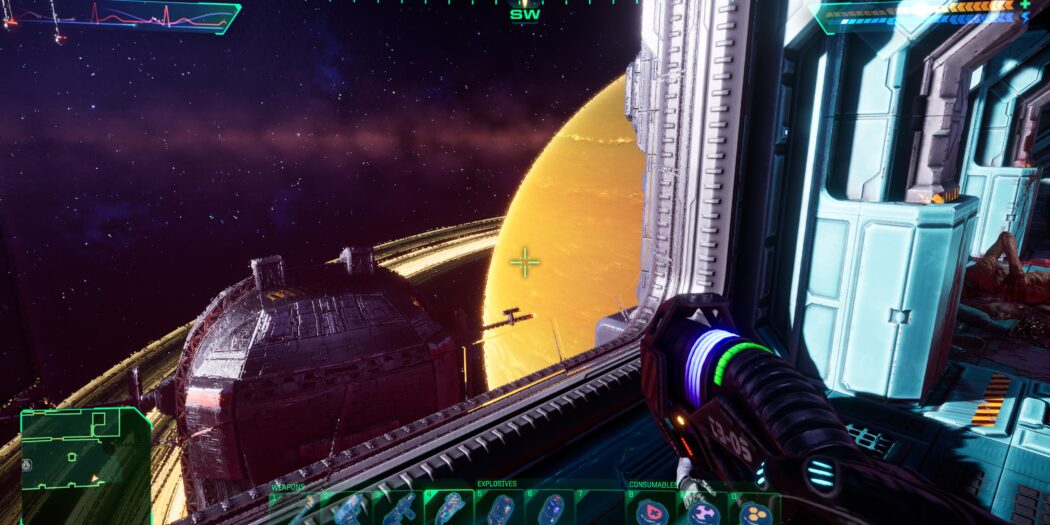
Task: Equip the weapon in hotbar slot 3
Action: pyautogui.click(x=398, y=509)
